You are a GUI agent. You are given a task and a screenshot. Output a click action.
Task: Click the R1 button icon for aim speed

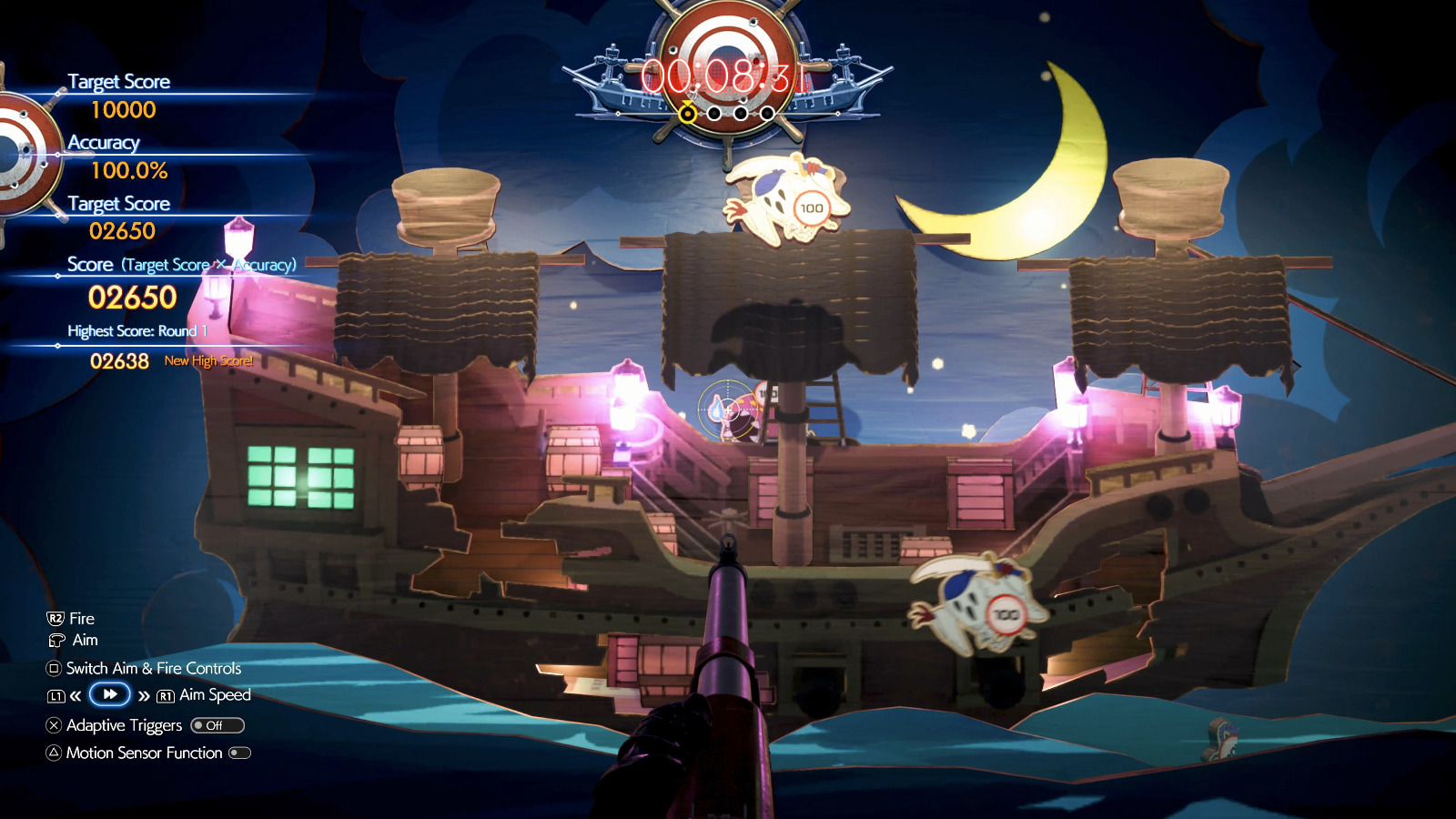167,695
